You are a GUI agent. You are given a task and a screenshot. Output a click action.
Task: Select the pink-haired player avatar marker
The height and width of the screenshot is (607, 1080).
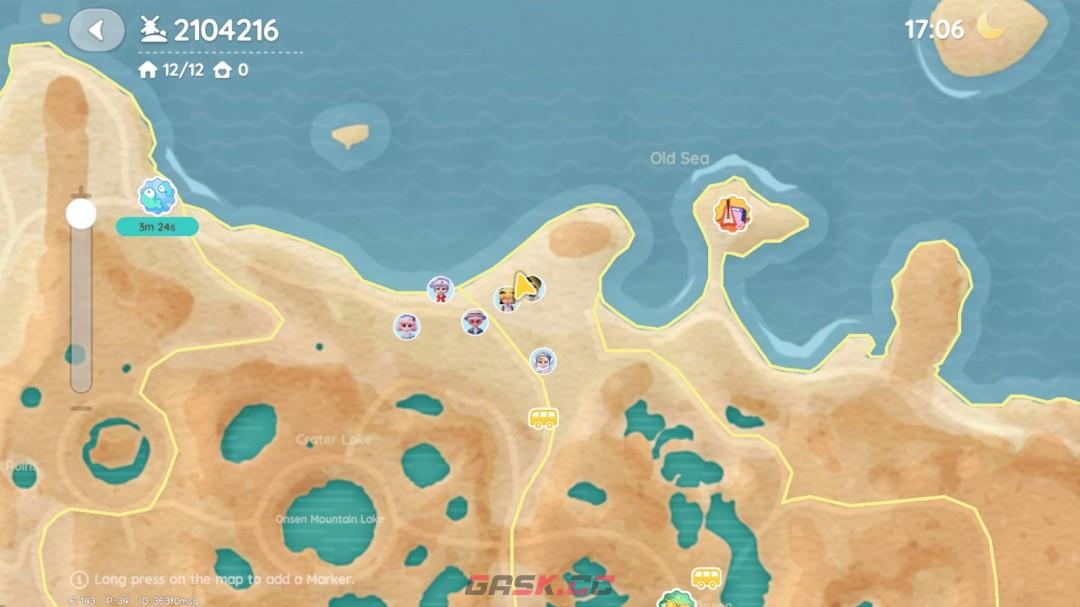pos(407,326)
